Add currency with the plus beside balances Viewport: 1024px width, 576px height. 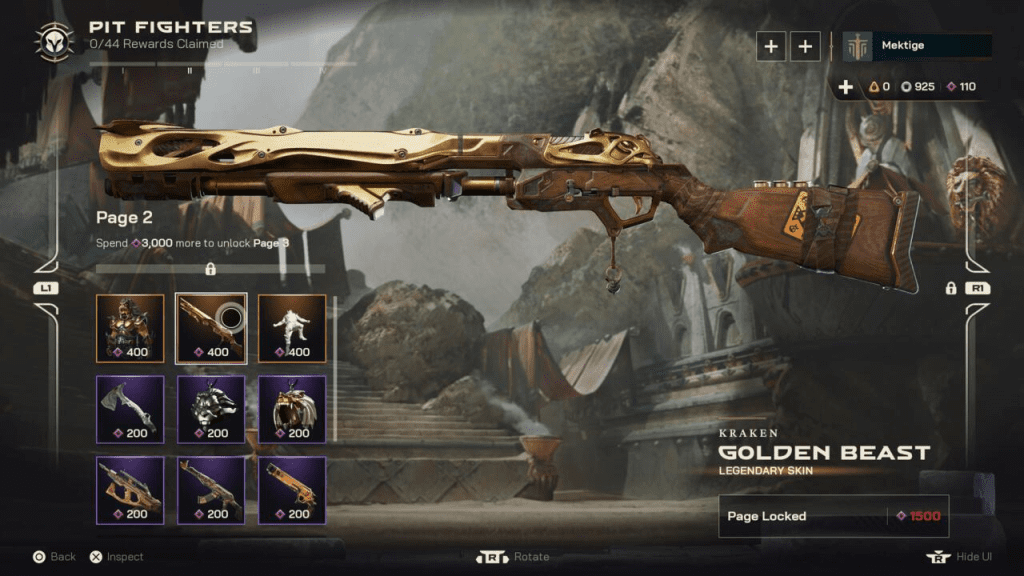846,87
